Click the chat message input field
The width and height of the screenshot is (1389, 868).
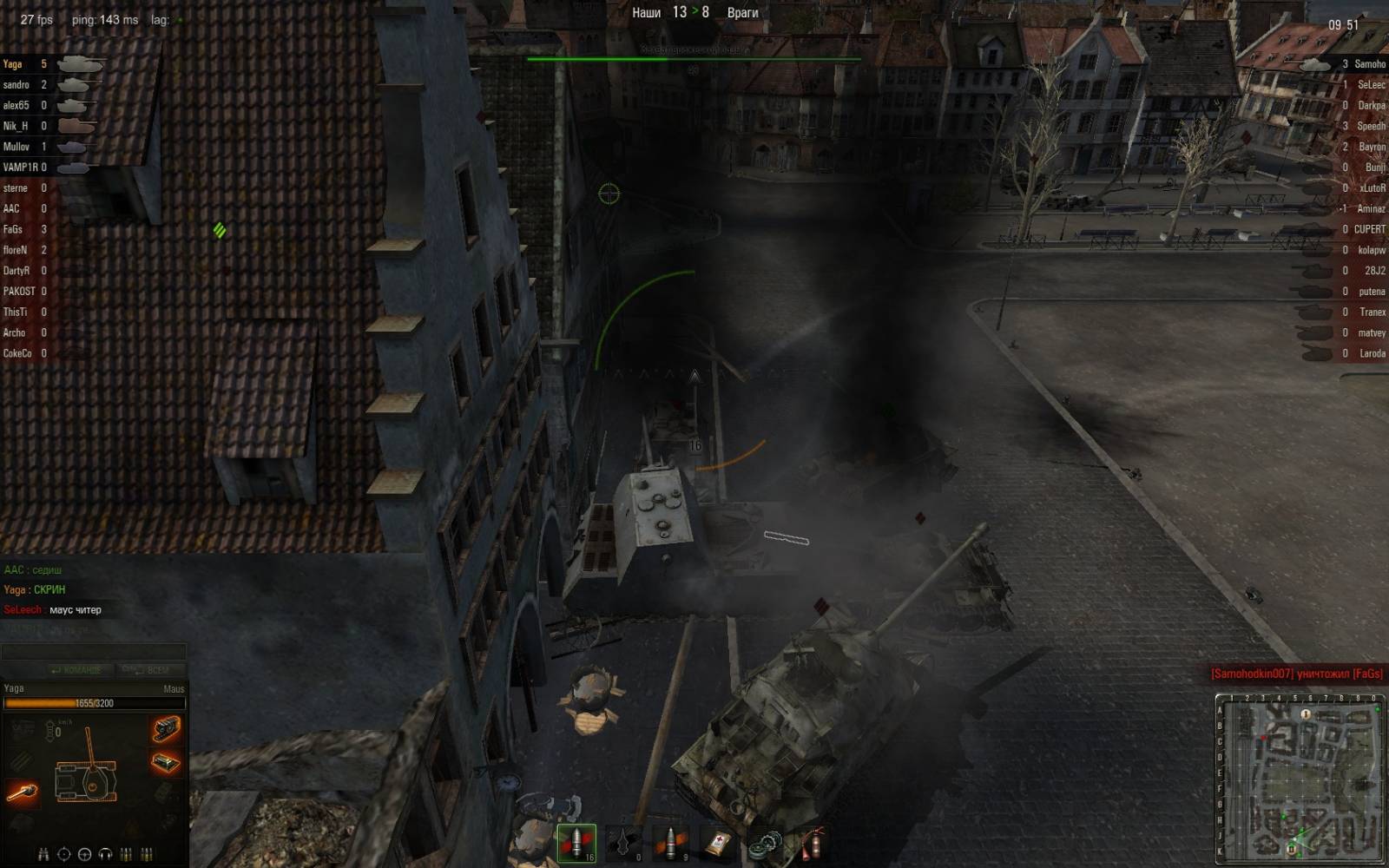(x=94, y=651)
